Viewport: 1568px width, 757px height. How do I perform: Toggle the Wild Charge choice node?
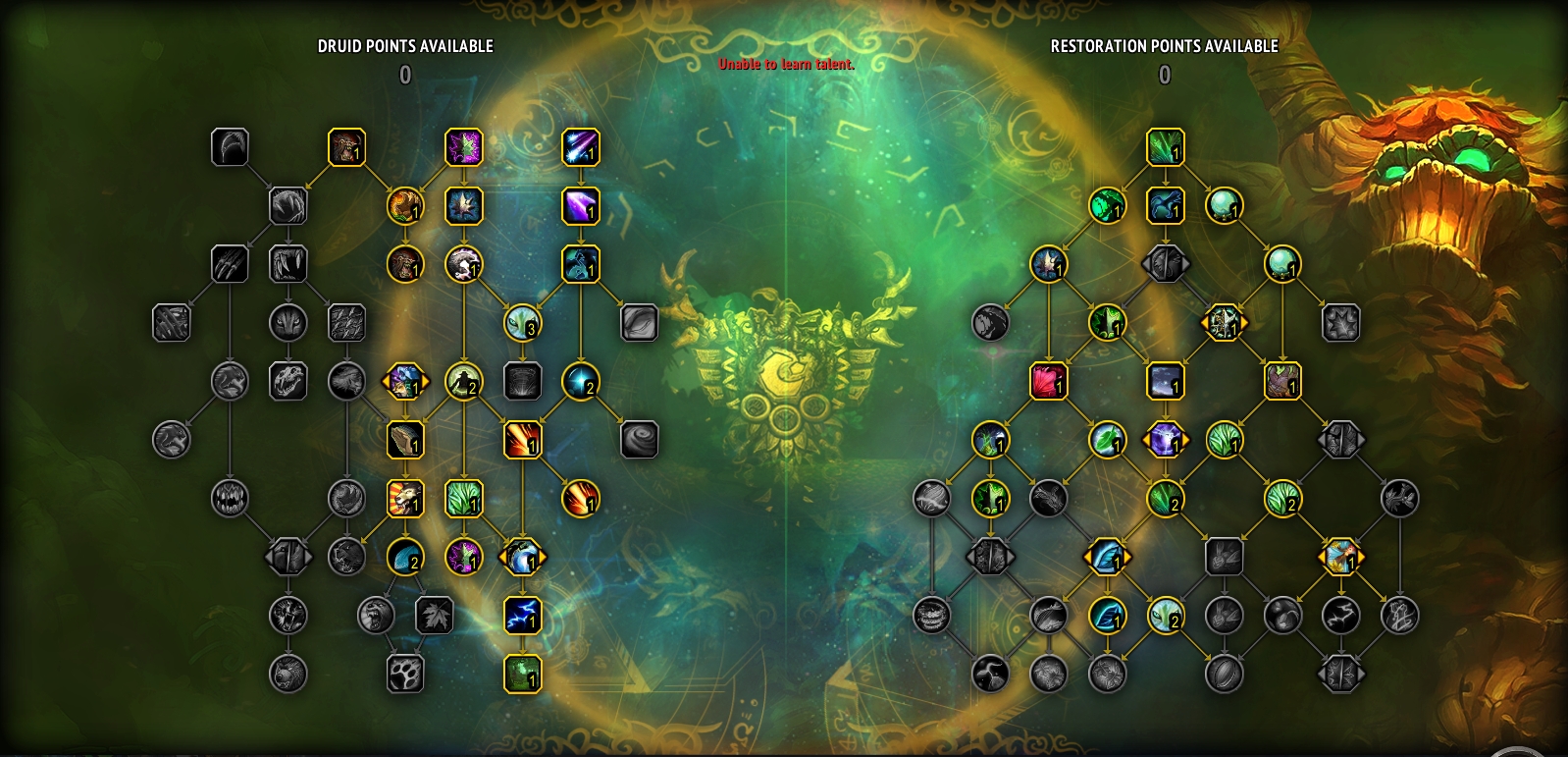[x=405, y=382]
